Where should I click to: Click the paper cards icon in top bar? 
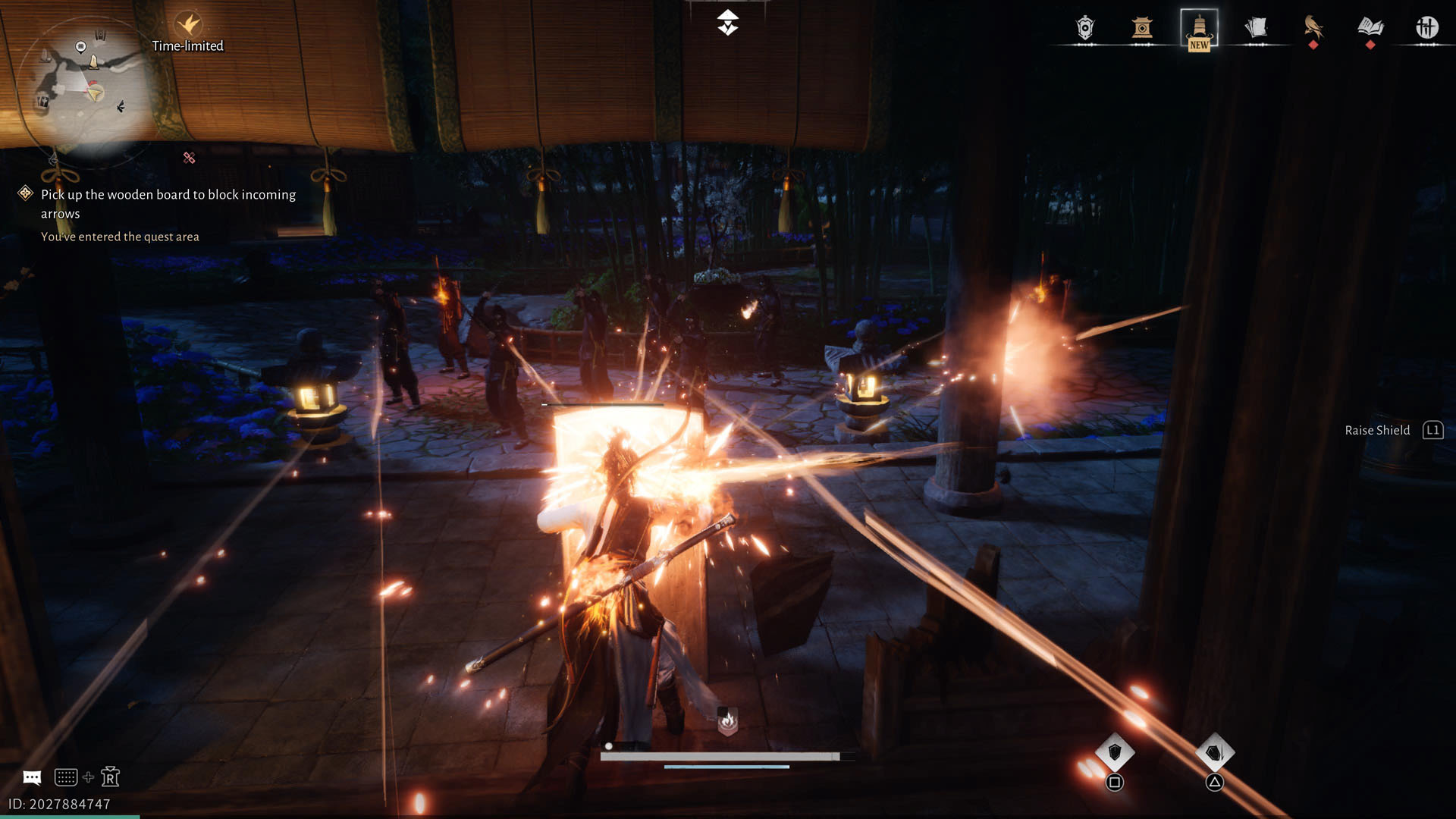point(1255,27)
